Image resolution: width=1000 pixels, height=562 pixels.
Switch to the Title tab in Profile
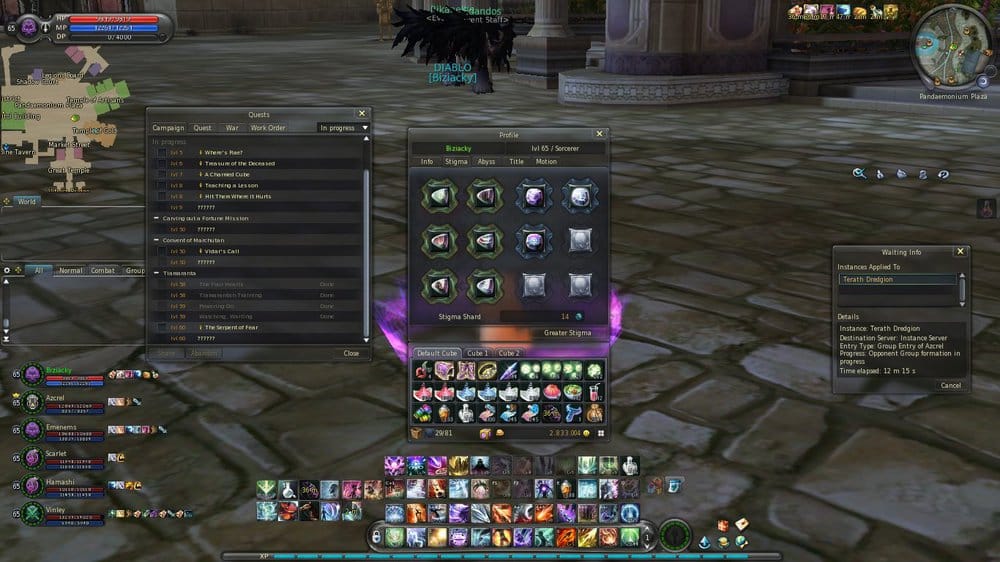pyautogui.click(x=516, y=161)
